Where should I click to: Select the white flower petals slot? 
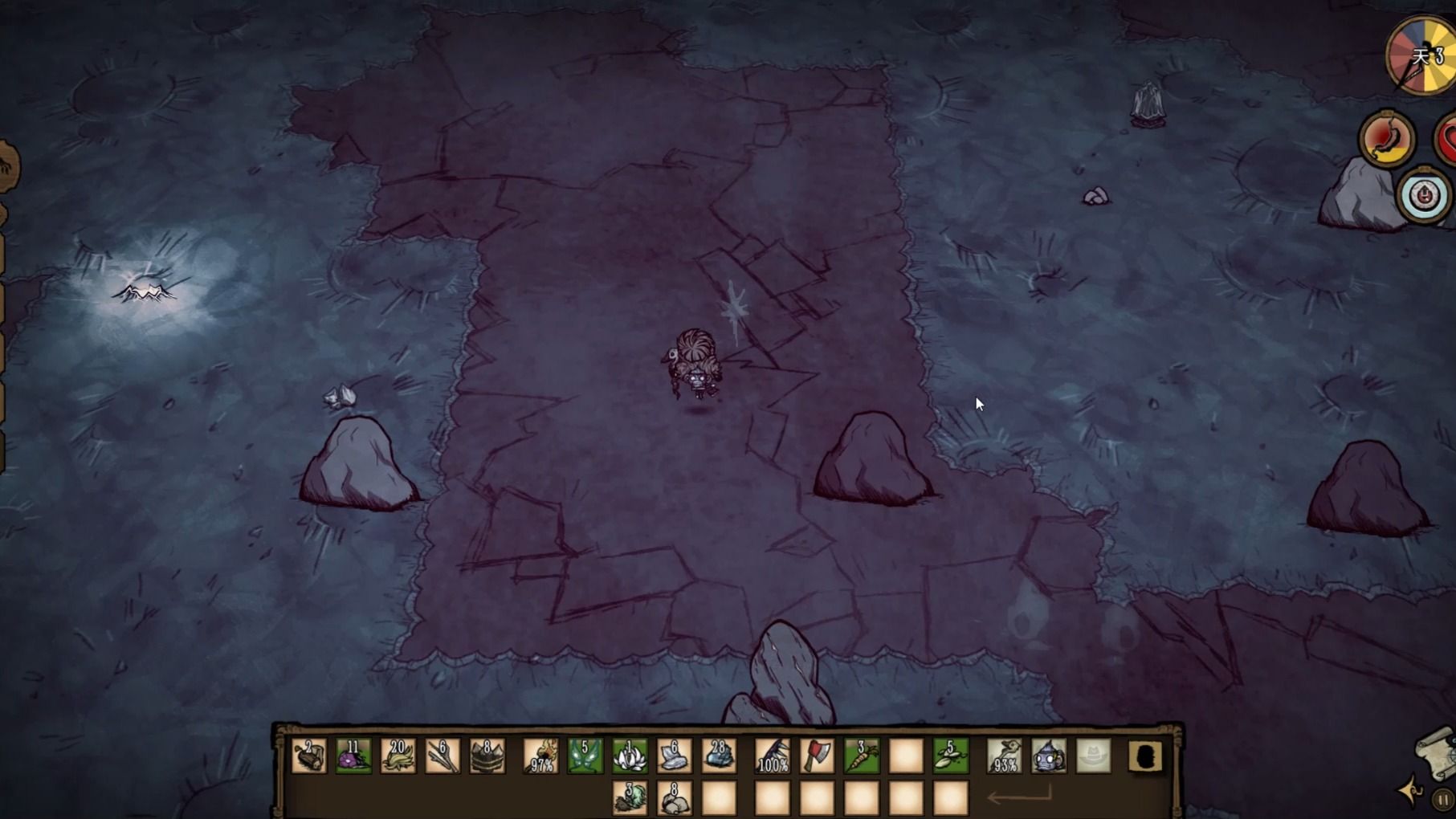point(630,756)
